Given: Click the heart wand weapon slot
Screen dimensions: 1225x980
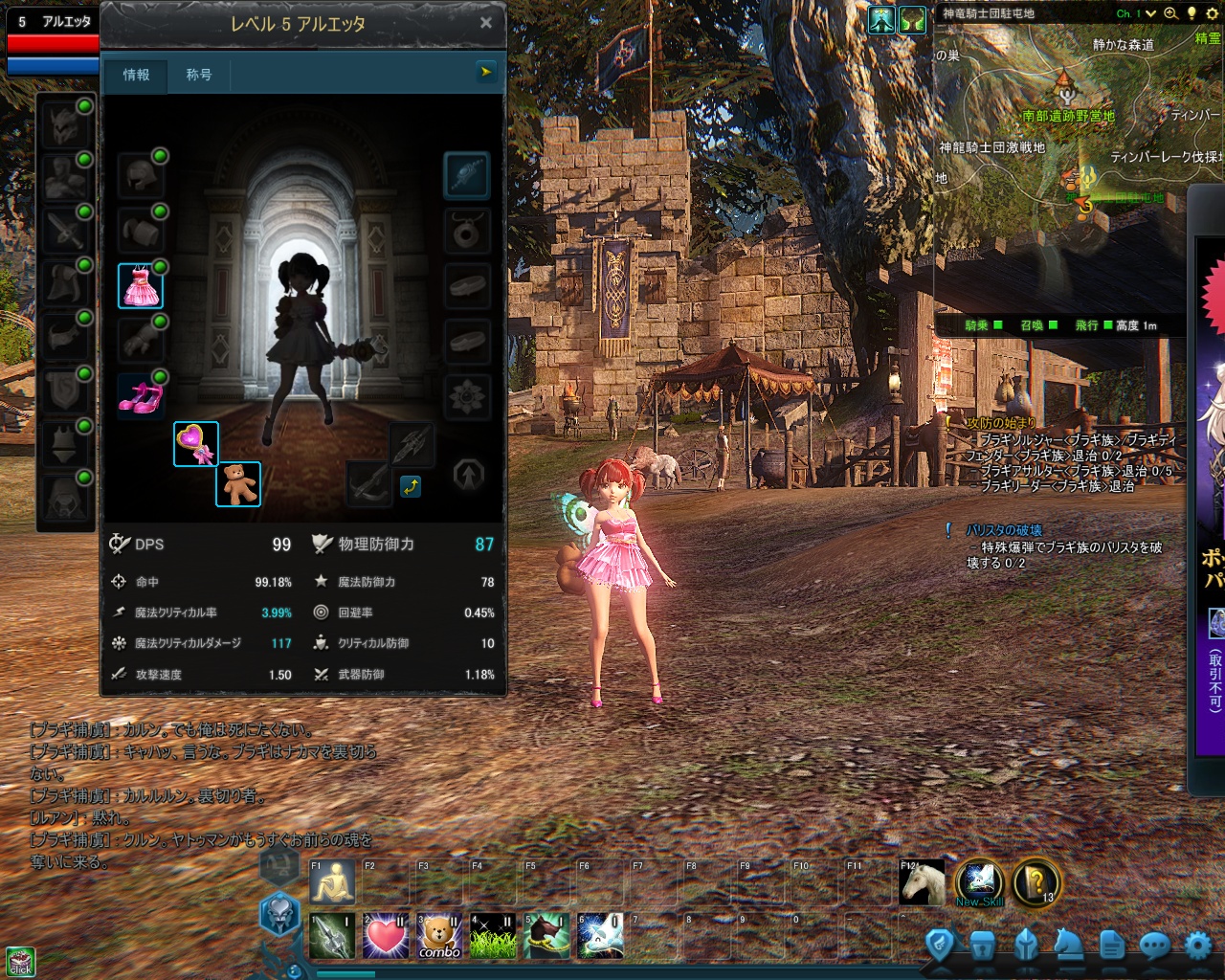Looking at the screenshot, I should coord(196,444).
